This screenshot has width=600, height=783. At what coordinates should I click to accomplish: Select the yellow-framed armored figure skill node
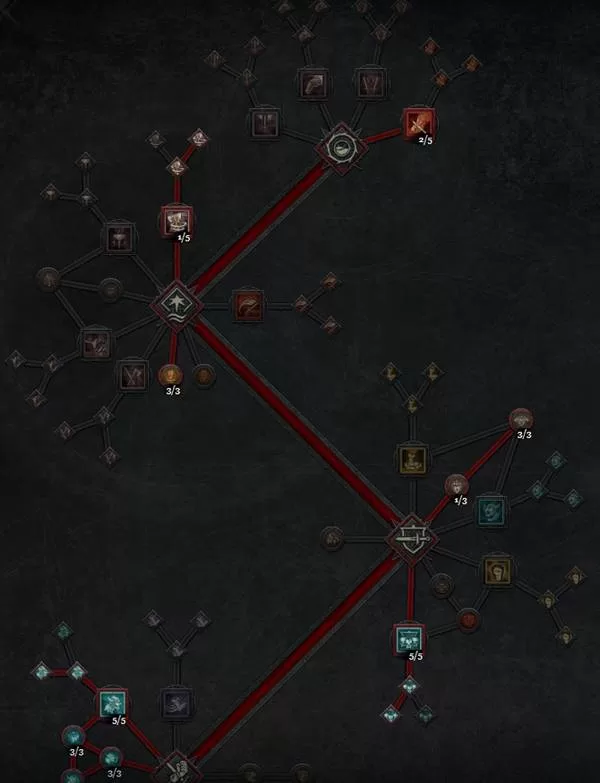pyautogui.click(x=412, y=460)
